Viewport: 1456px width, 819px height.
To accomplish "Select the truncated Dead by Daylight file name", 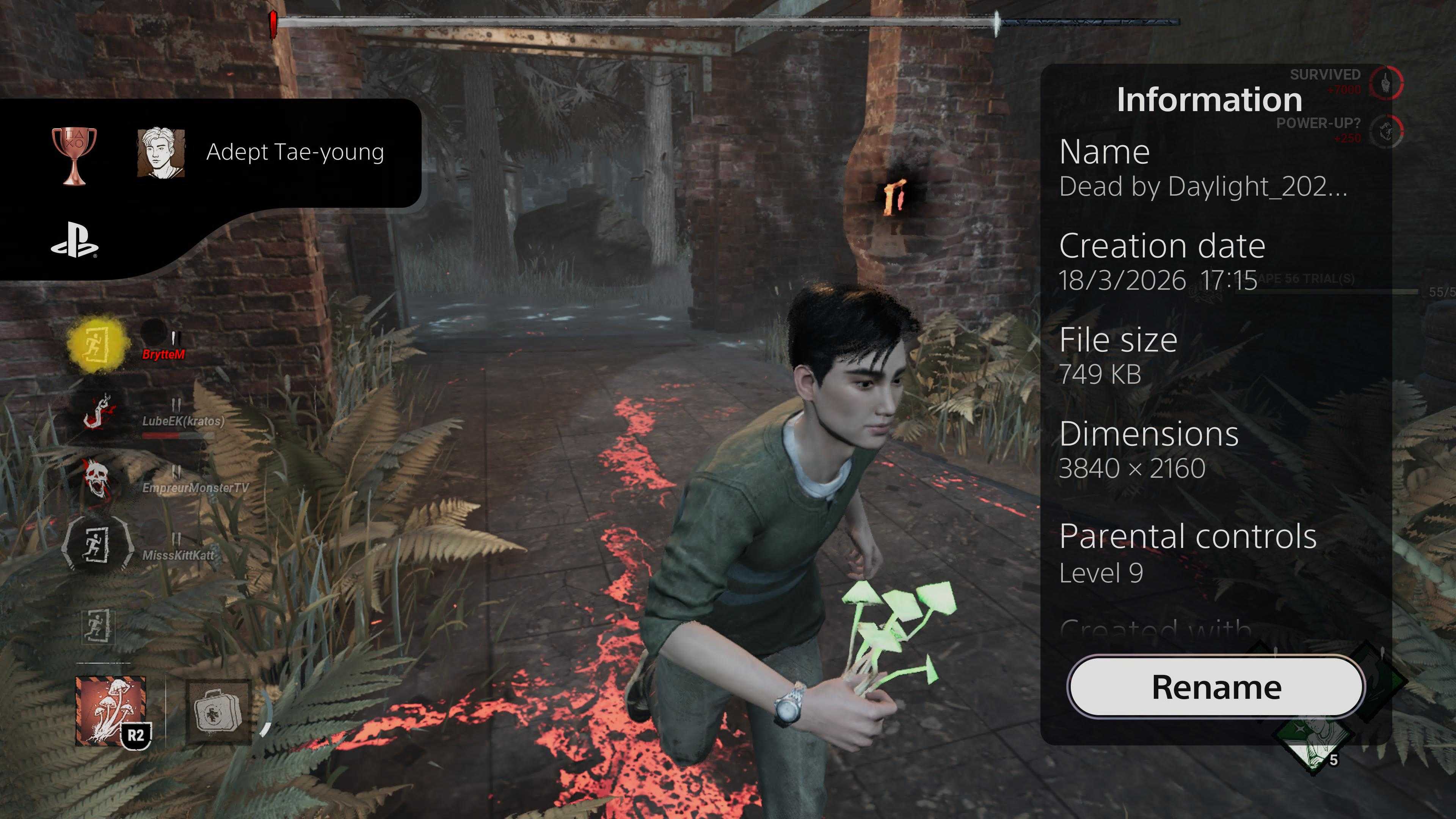I will coord(1203,187).
